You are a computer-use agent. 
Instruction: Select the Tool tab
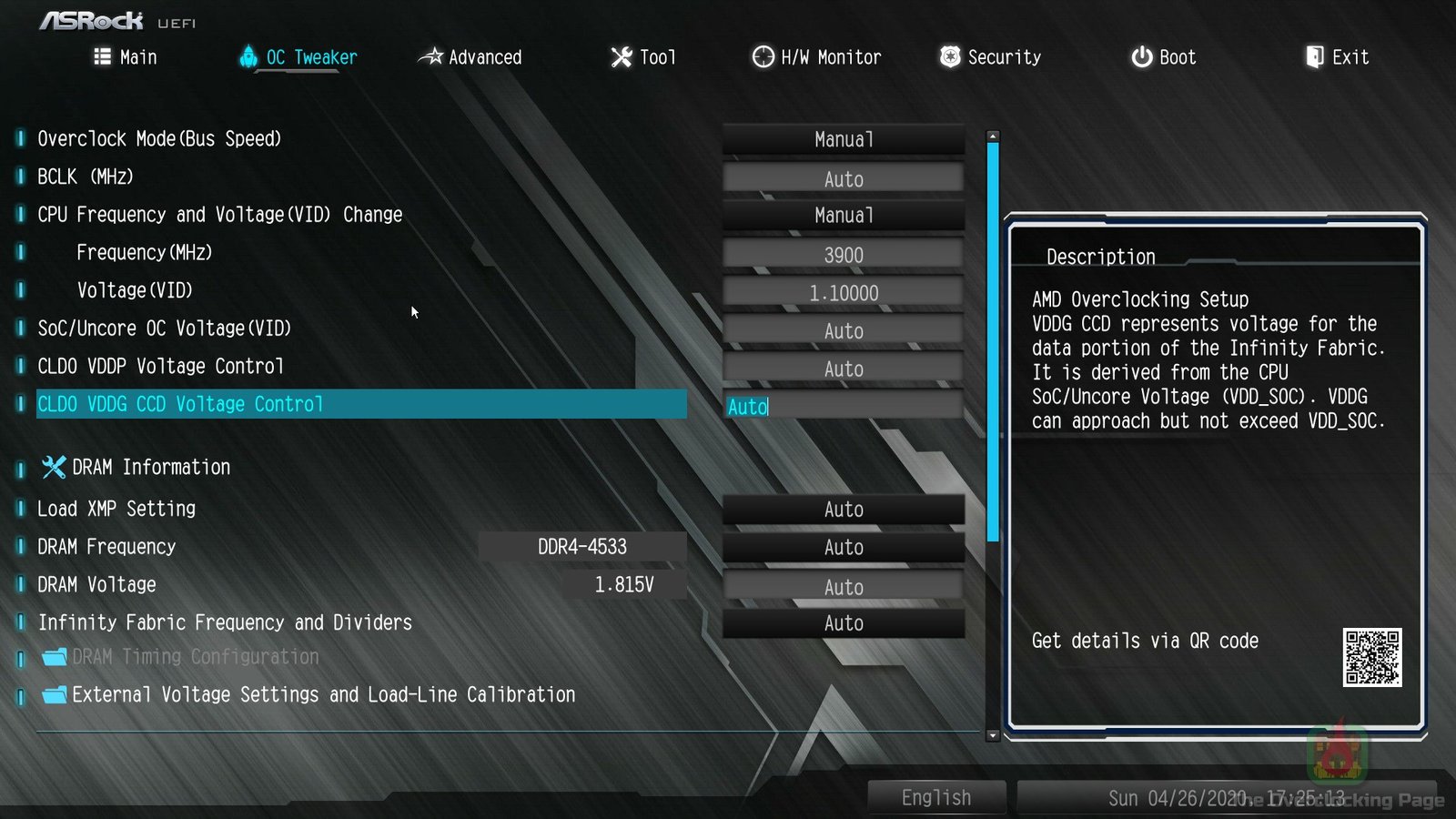(x=643, y=57)
